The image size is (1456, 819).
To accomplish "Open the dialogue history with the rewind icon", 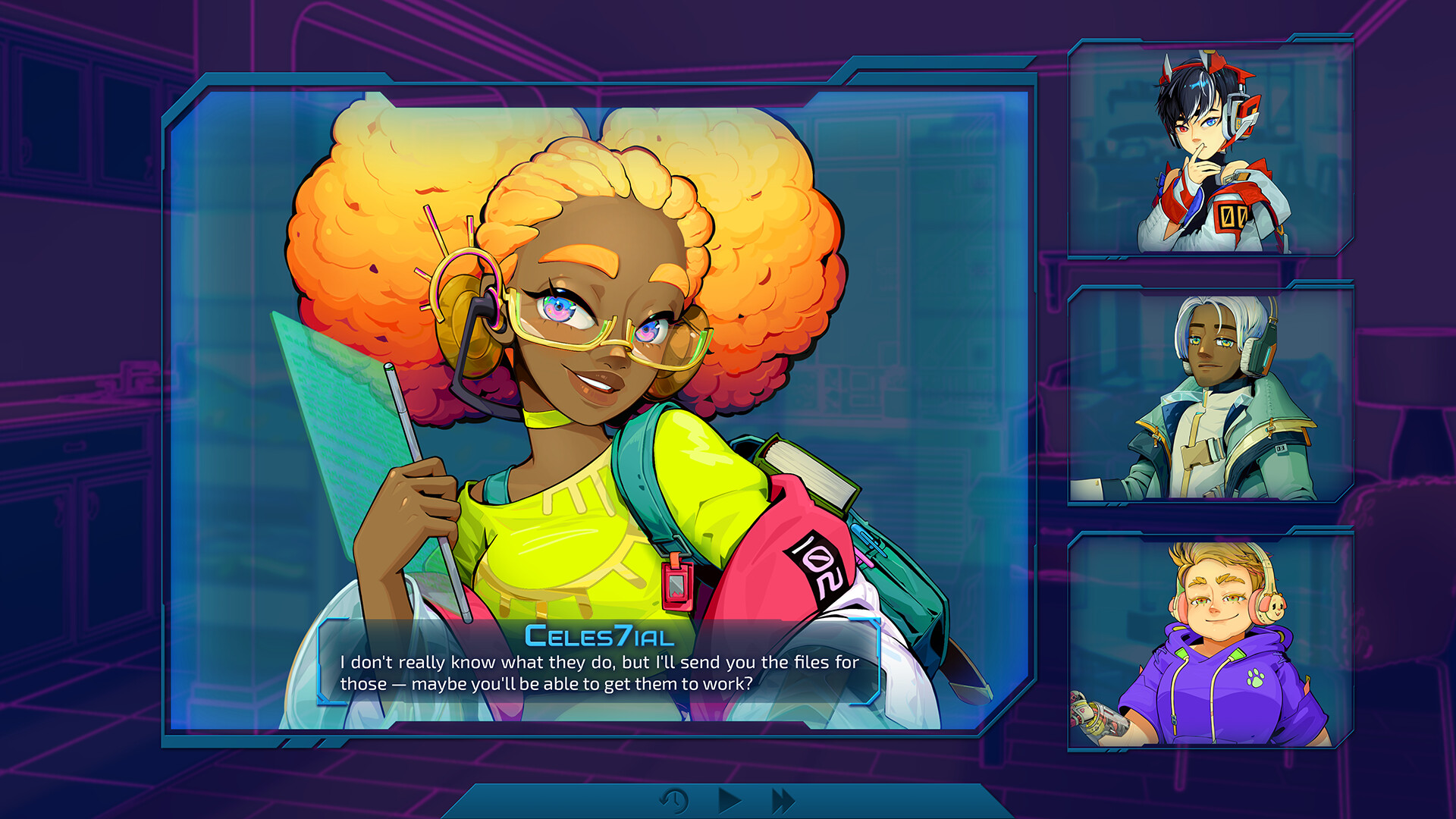I will click(x=673, y=799).
